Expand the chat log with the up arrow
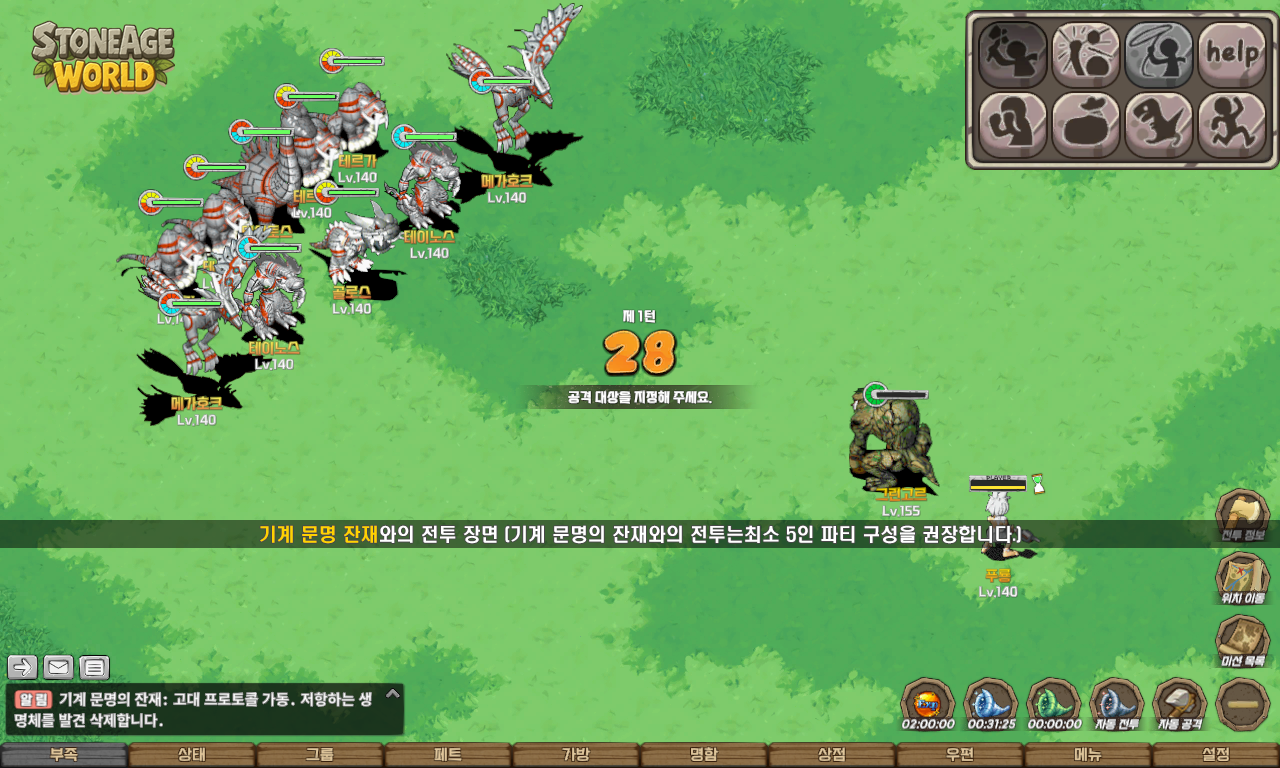The height and width of the screenshot is (768, 1280). point(393,693)
